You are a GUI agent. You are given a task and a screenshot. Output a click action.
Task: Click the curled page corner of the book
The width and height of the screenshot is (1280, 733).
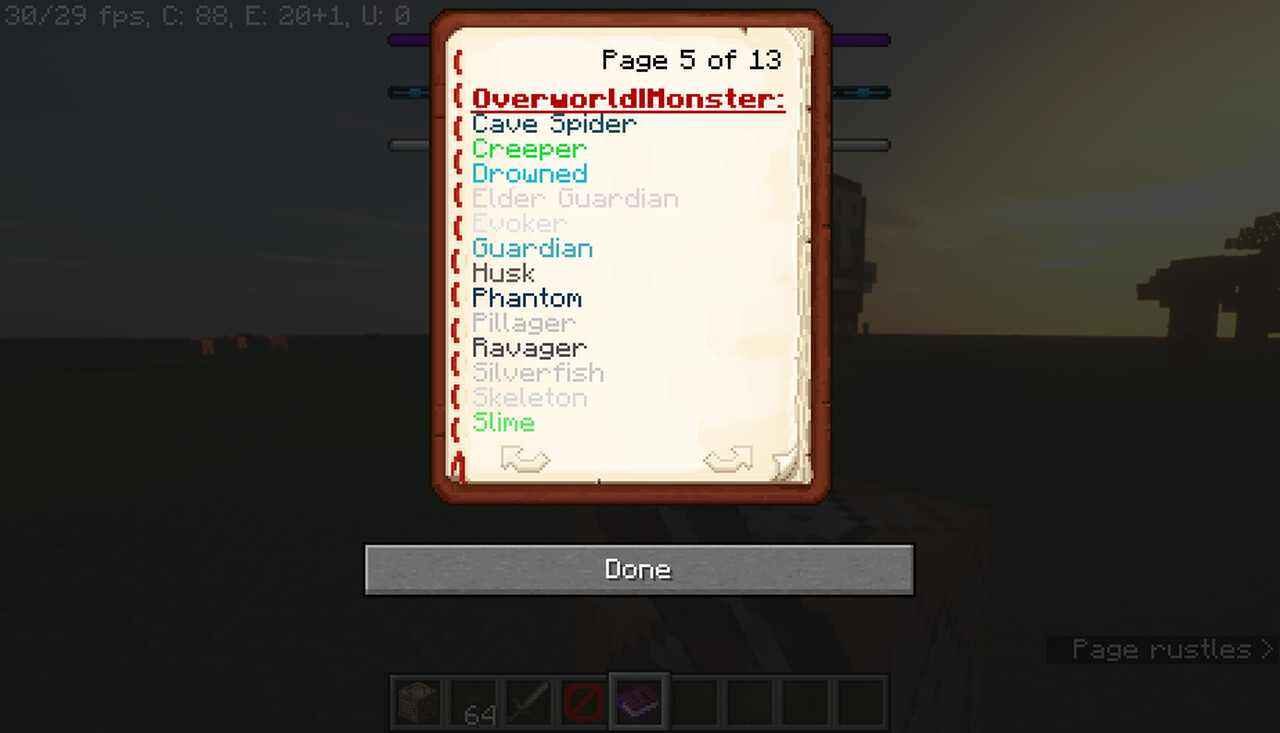(x=789, y=462)
